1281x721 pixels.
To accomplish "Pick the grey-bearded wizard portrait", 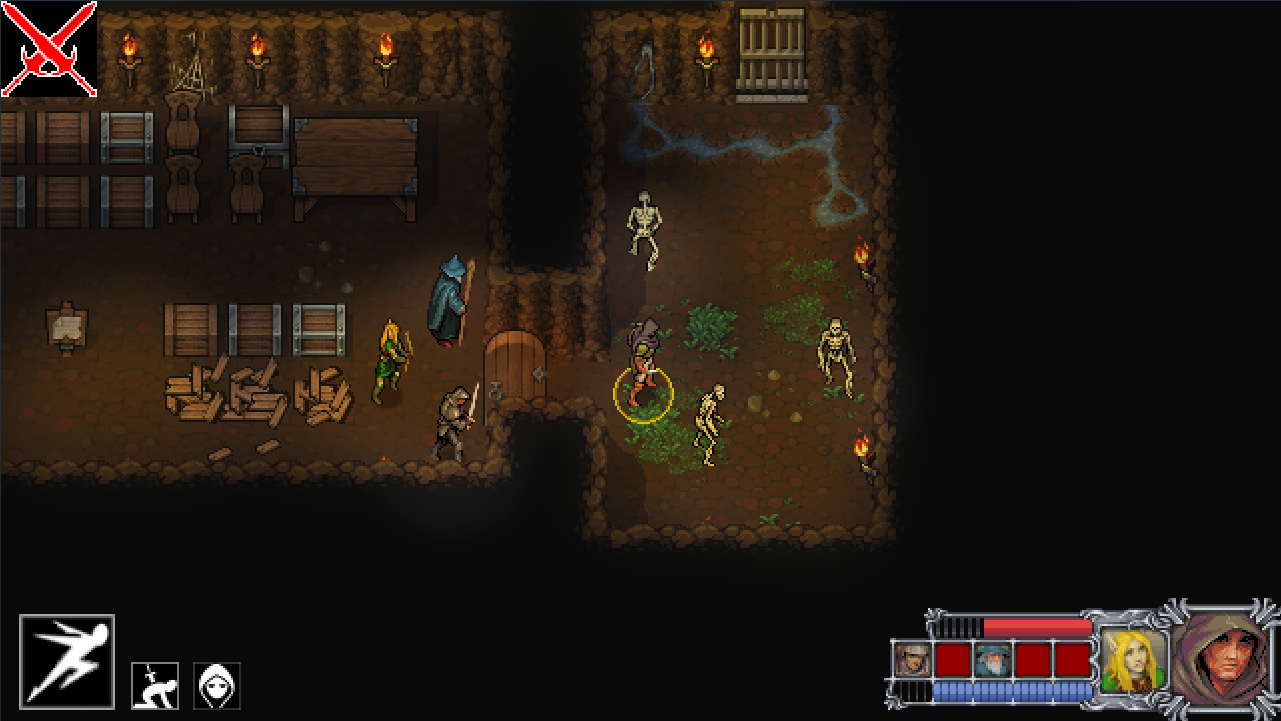I will click(993, 660).
